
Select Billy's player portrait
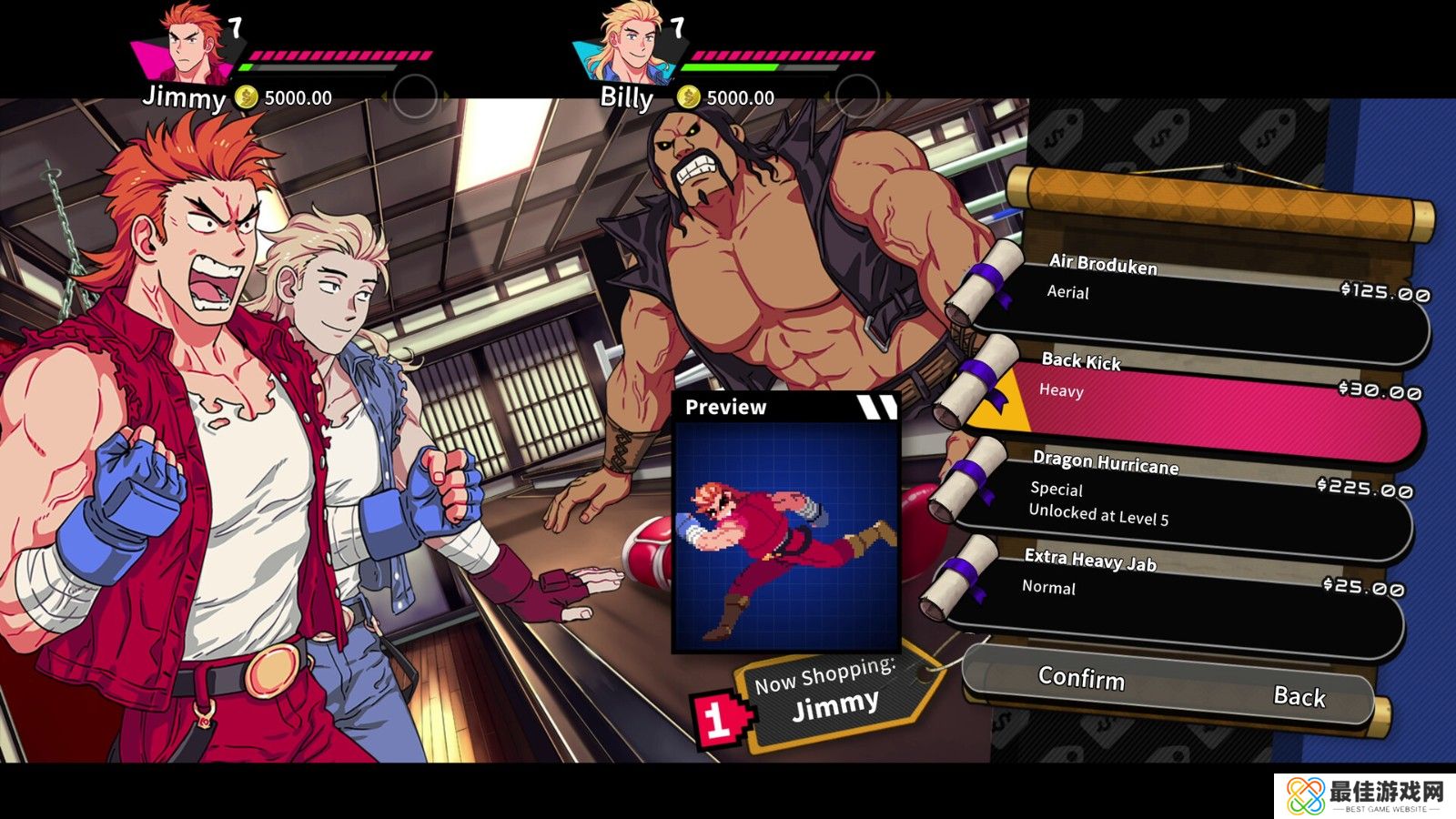coord(628,44)
